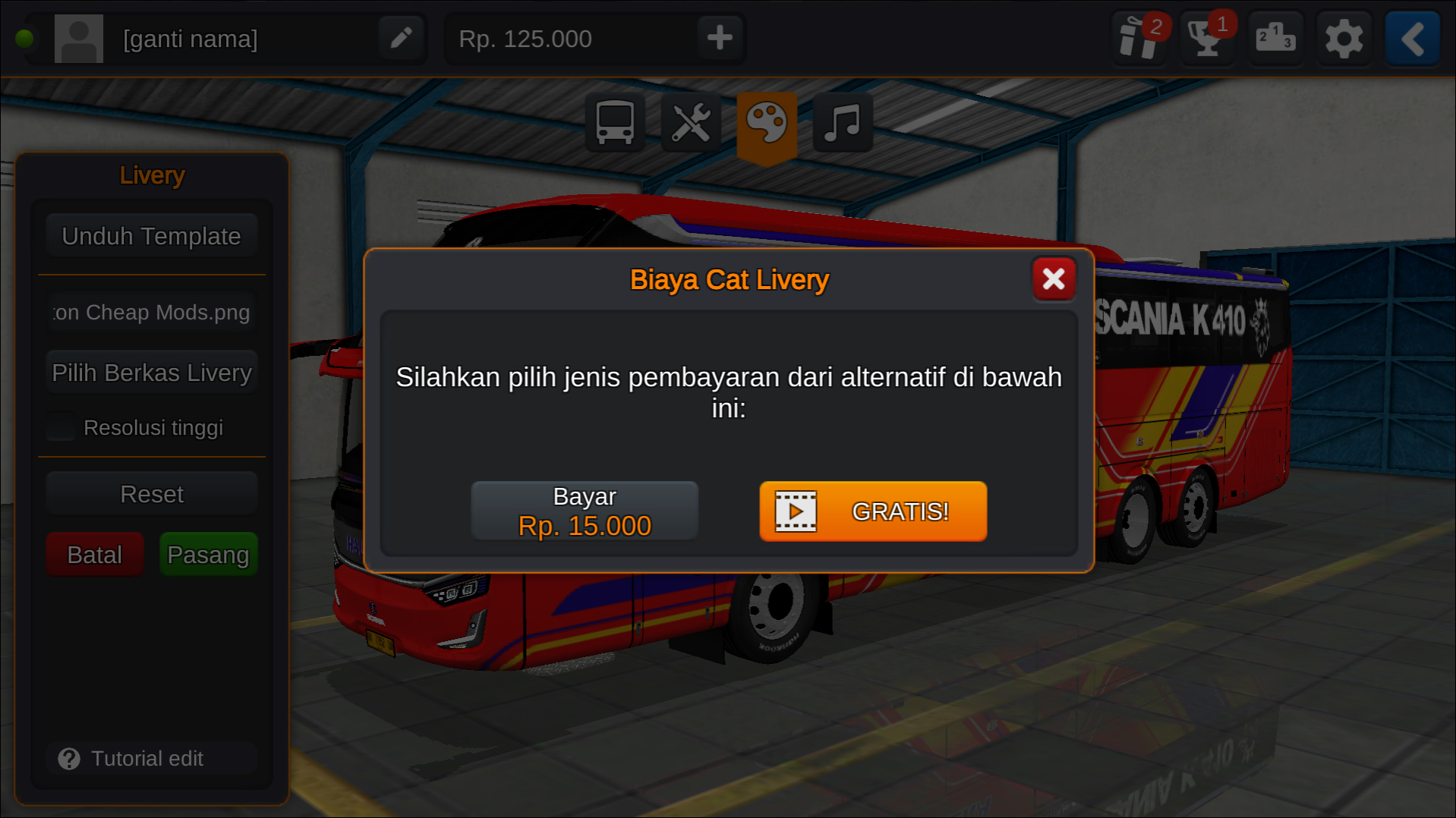Screen dimensions: 1456x818
Task: Click the Pilih Berkas Livery button
Action: 151,372
